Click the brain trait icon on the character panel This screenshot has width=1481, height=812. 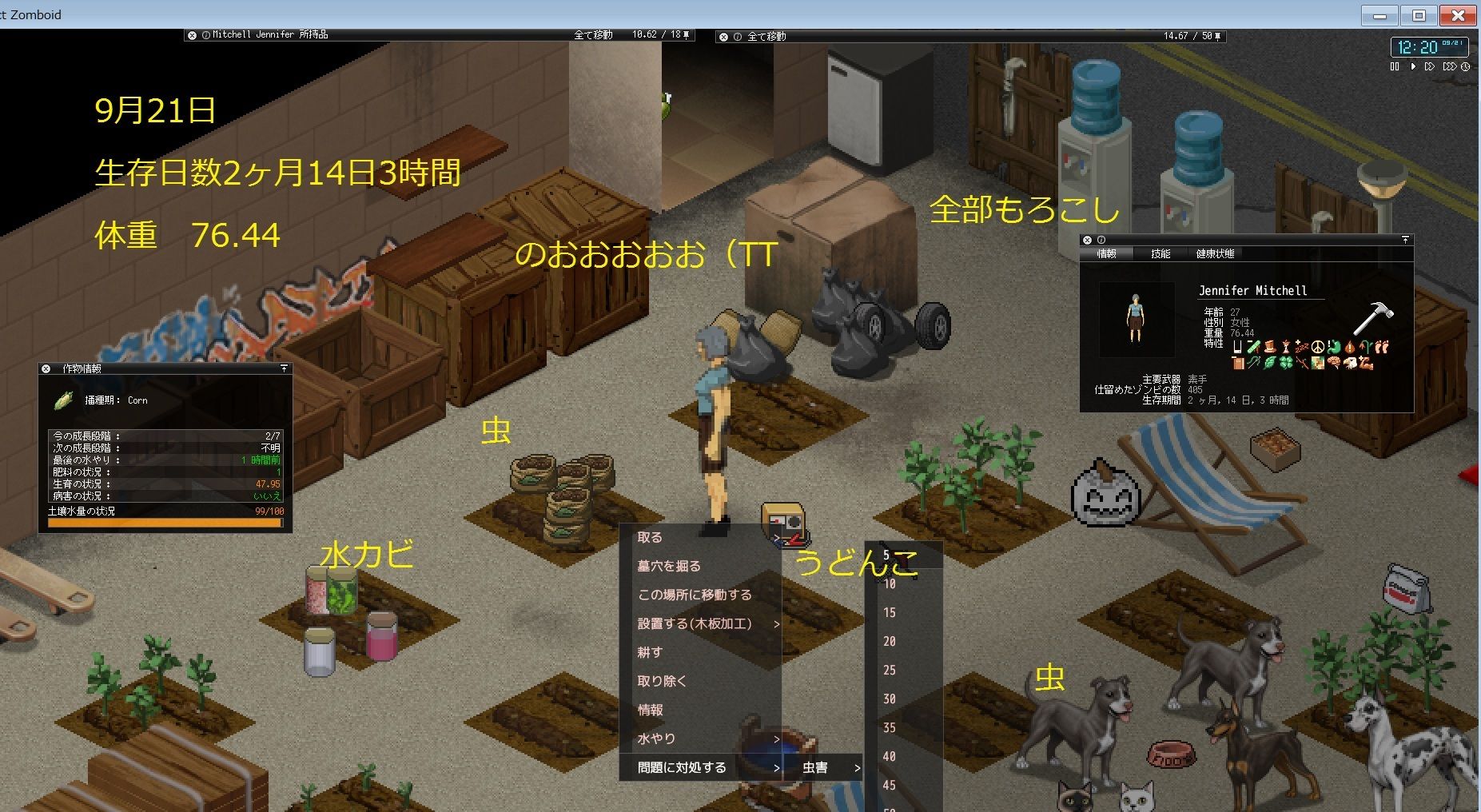1334,361
